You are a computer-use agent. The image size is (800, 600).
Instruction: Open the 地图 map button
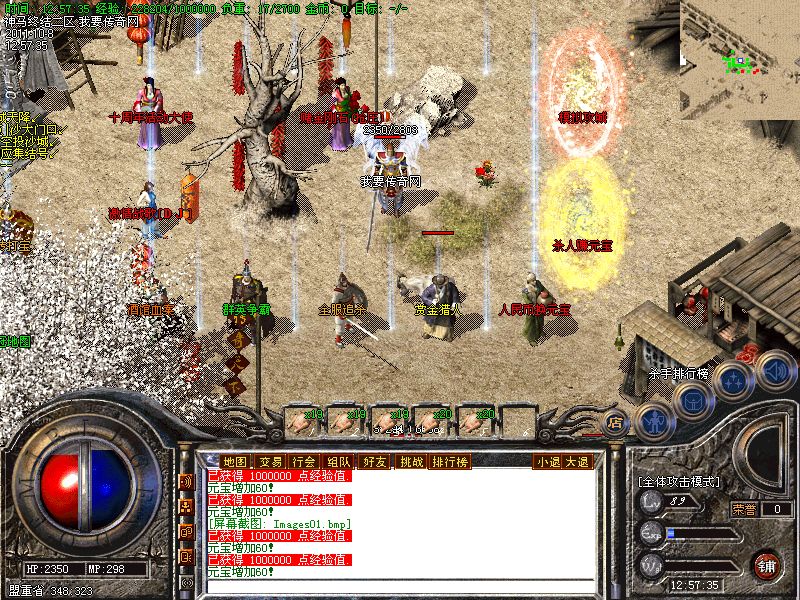click(234, 461)
